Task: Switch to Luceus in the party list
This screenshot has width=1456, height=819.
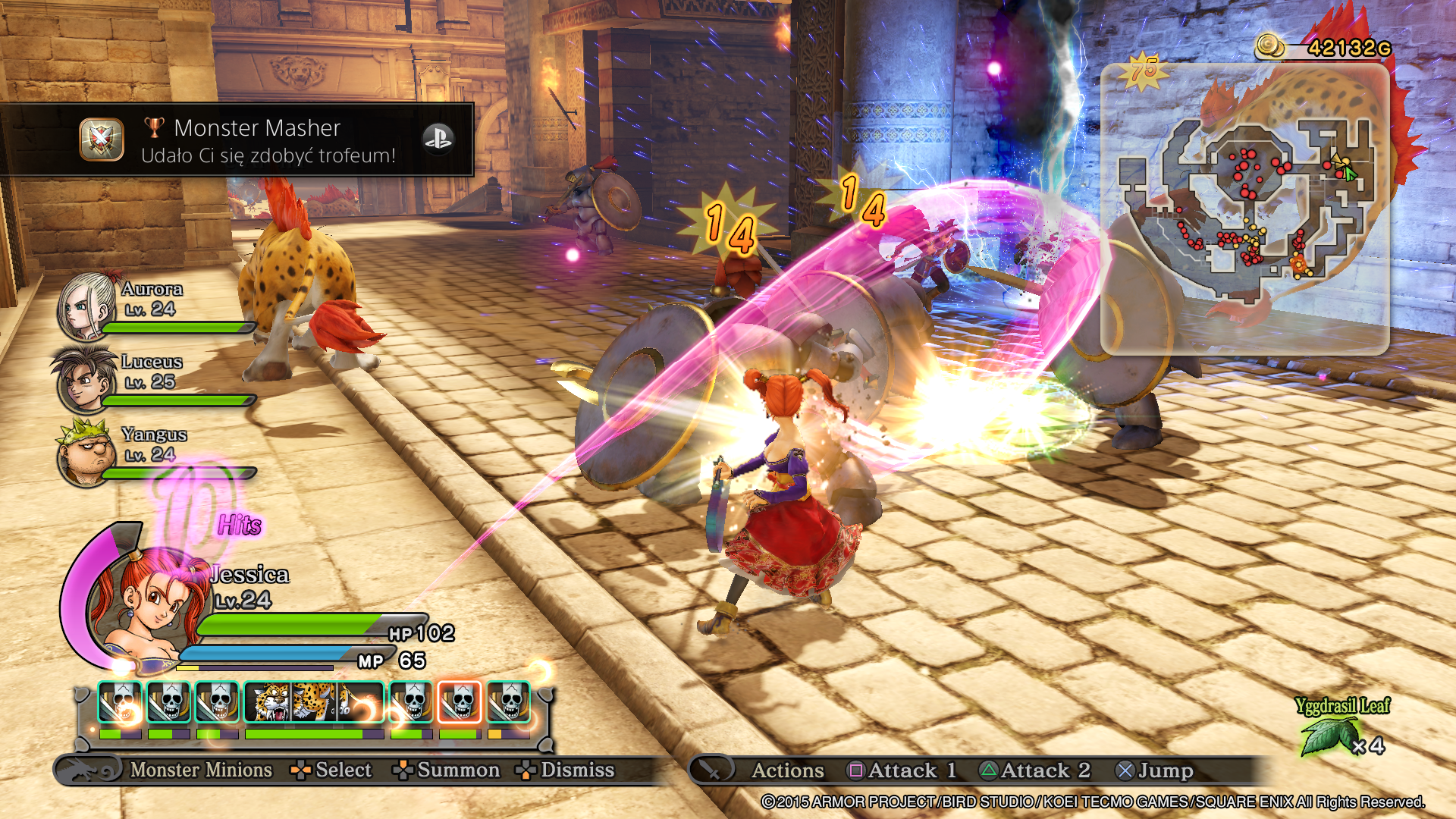Action: click(83, 380)
